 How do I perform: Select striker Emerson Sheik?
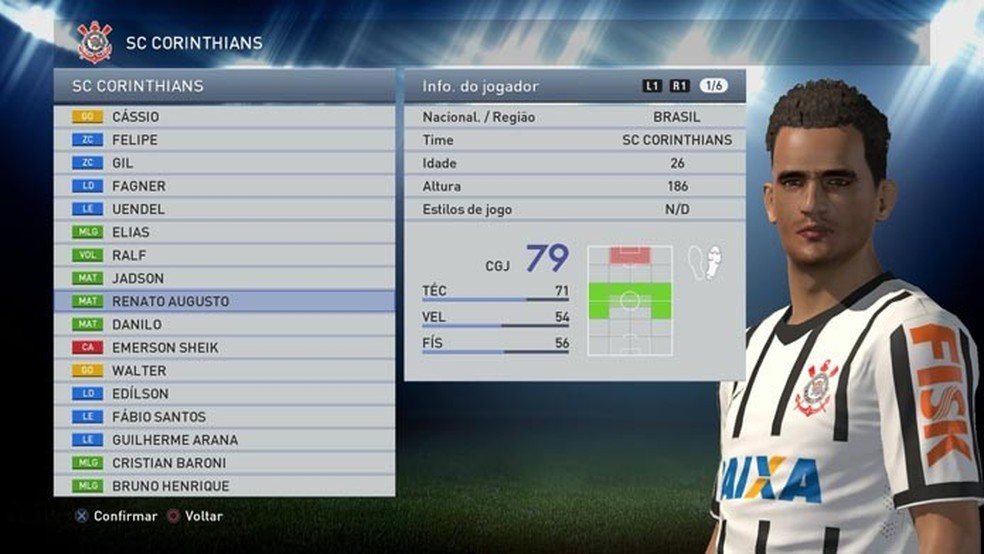[224, 347]
